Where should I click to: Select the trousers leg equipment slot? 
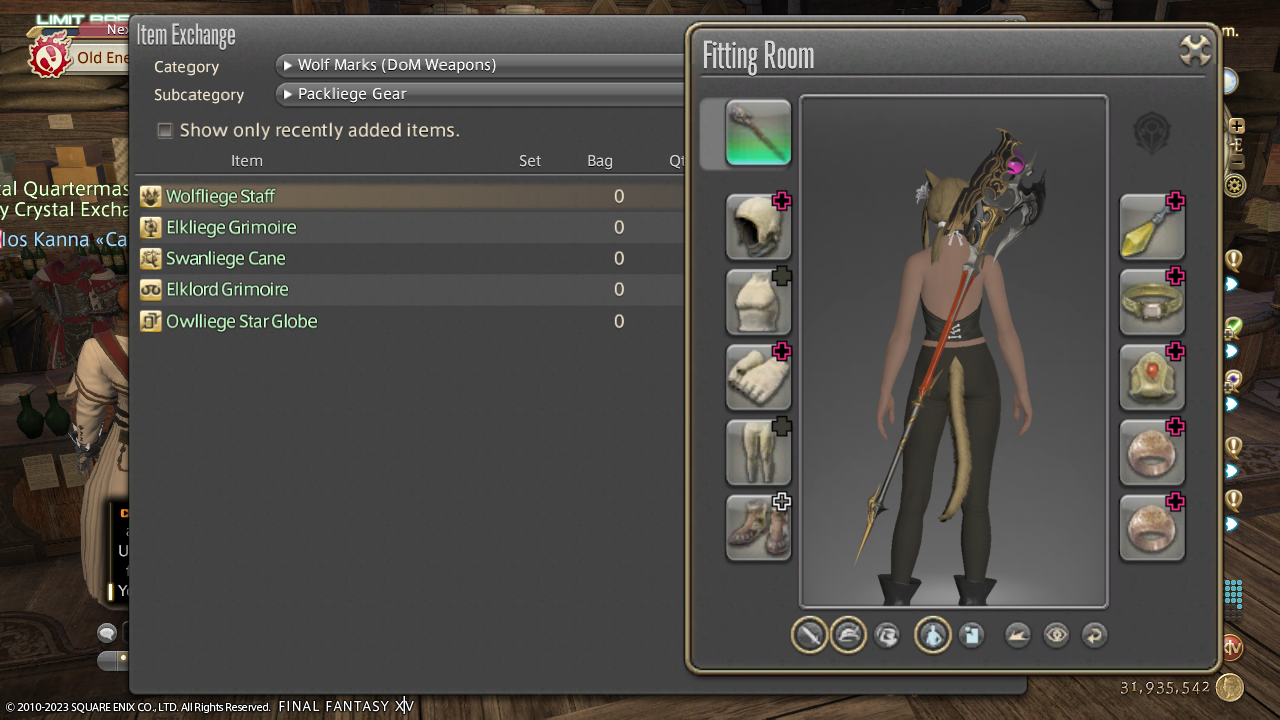(758, 452)
